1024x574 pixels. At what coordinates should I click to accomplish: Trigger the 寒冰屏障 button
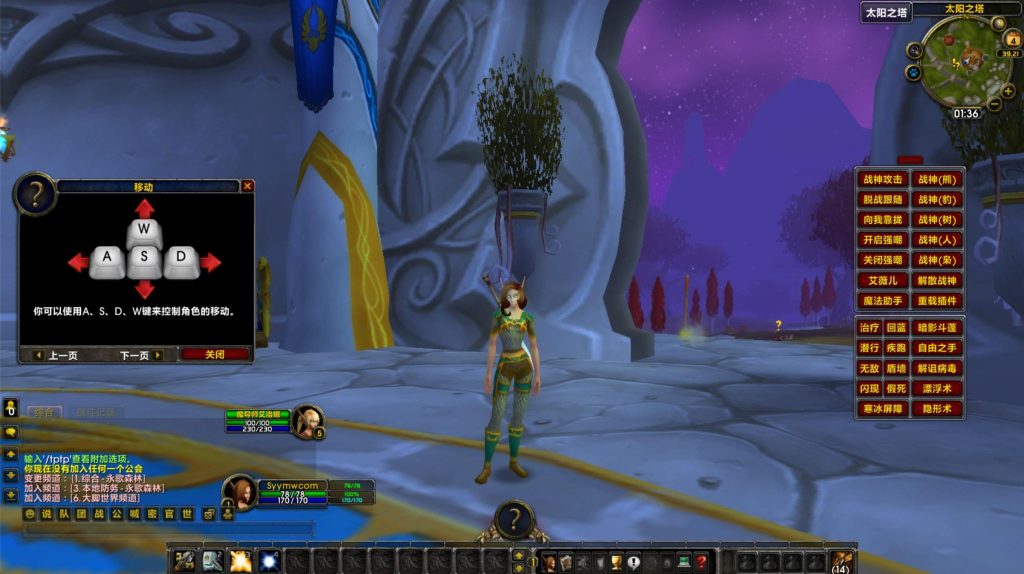coord(883,409)
